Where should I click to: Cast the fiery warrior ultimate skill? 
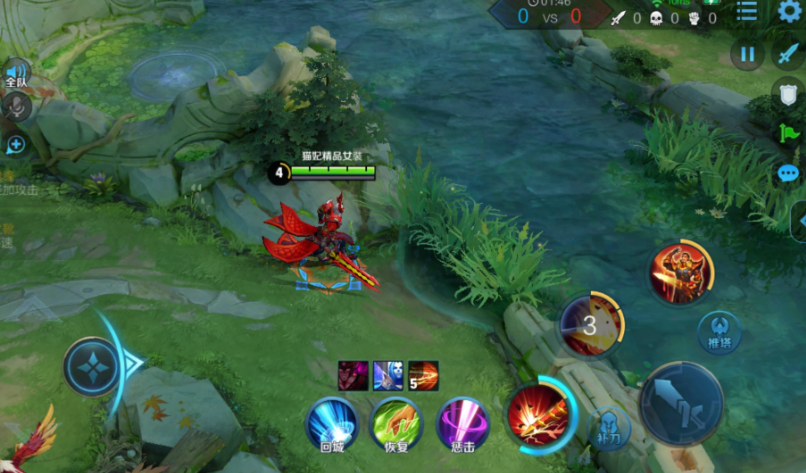[x=679, y=272]
